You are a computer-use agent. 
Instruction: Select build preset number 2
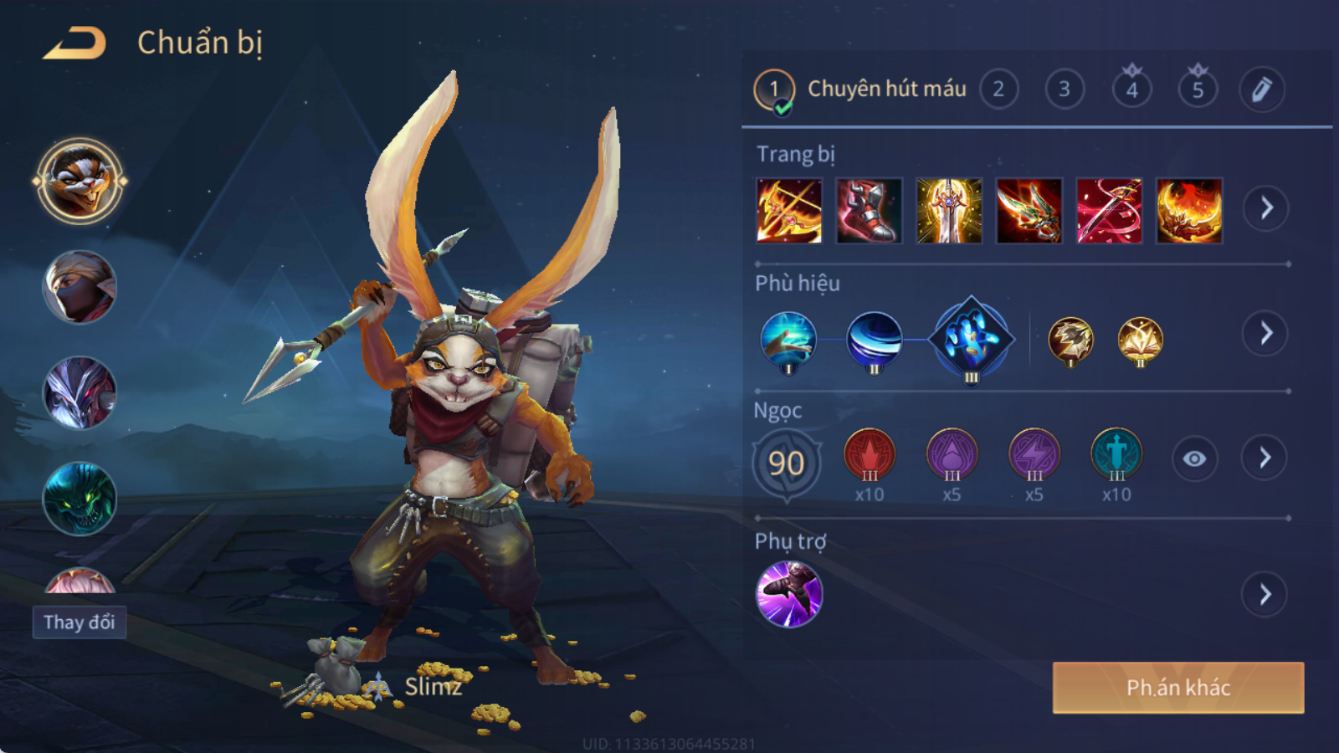(998, 90)
